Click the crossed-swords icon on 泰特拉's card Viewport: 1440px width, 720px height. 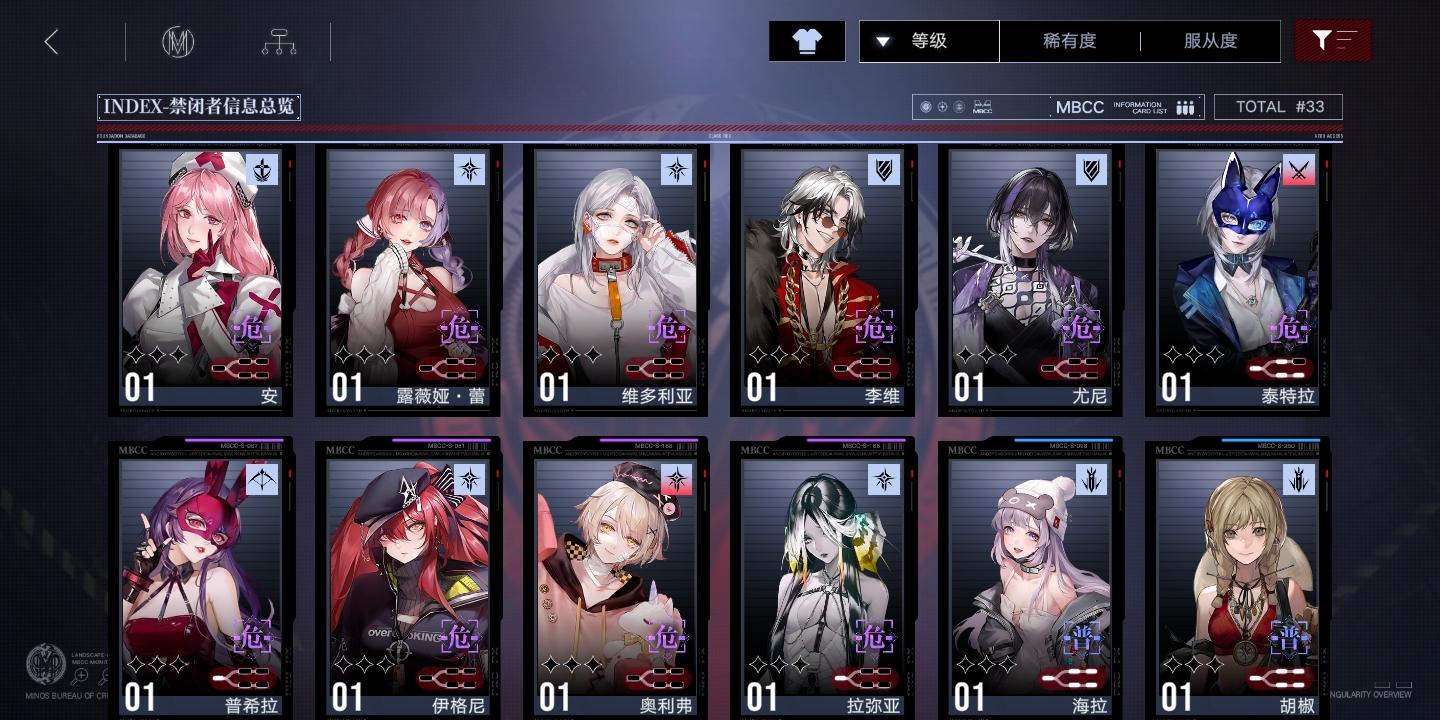click(1300, 170)
